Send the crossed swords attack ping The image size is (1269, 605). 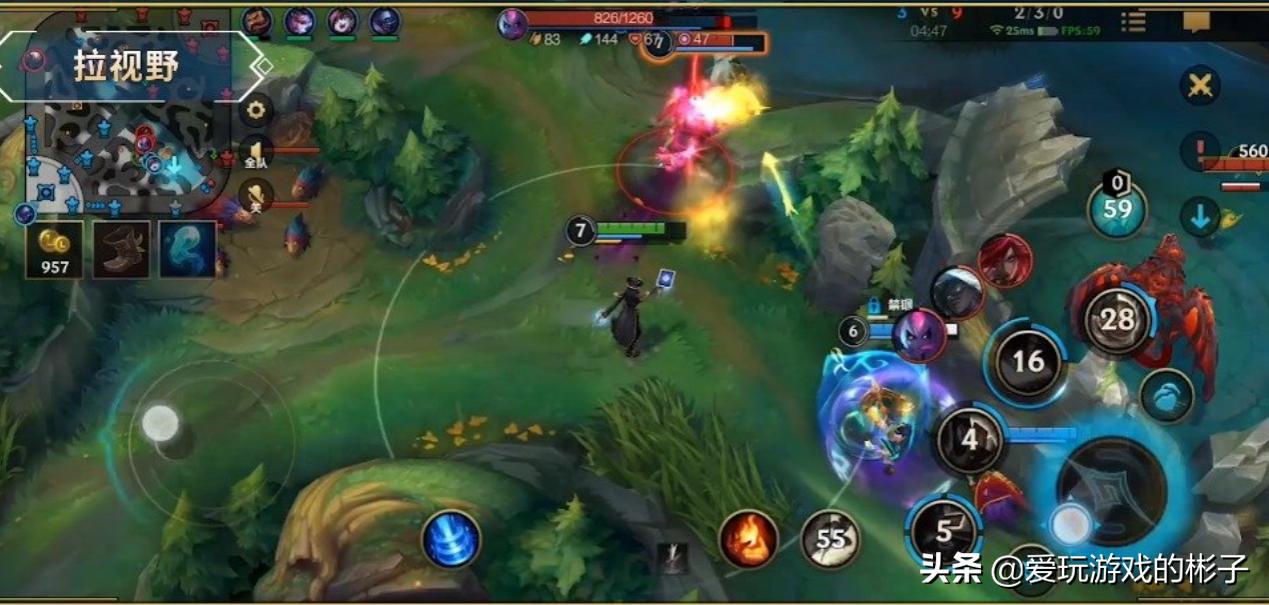[x=1199, y=85]
